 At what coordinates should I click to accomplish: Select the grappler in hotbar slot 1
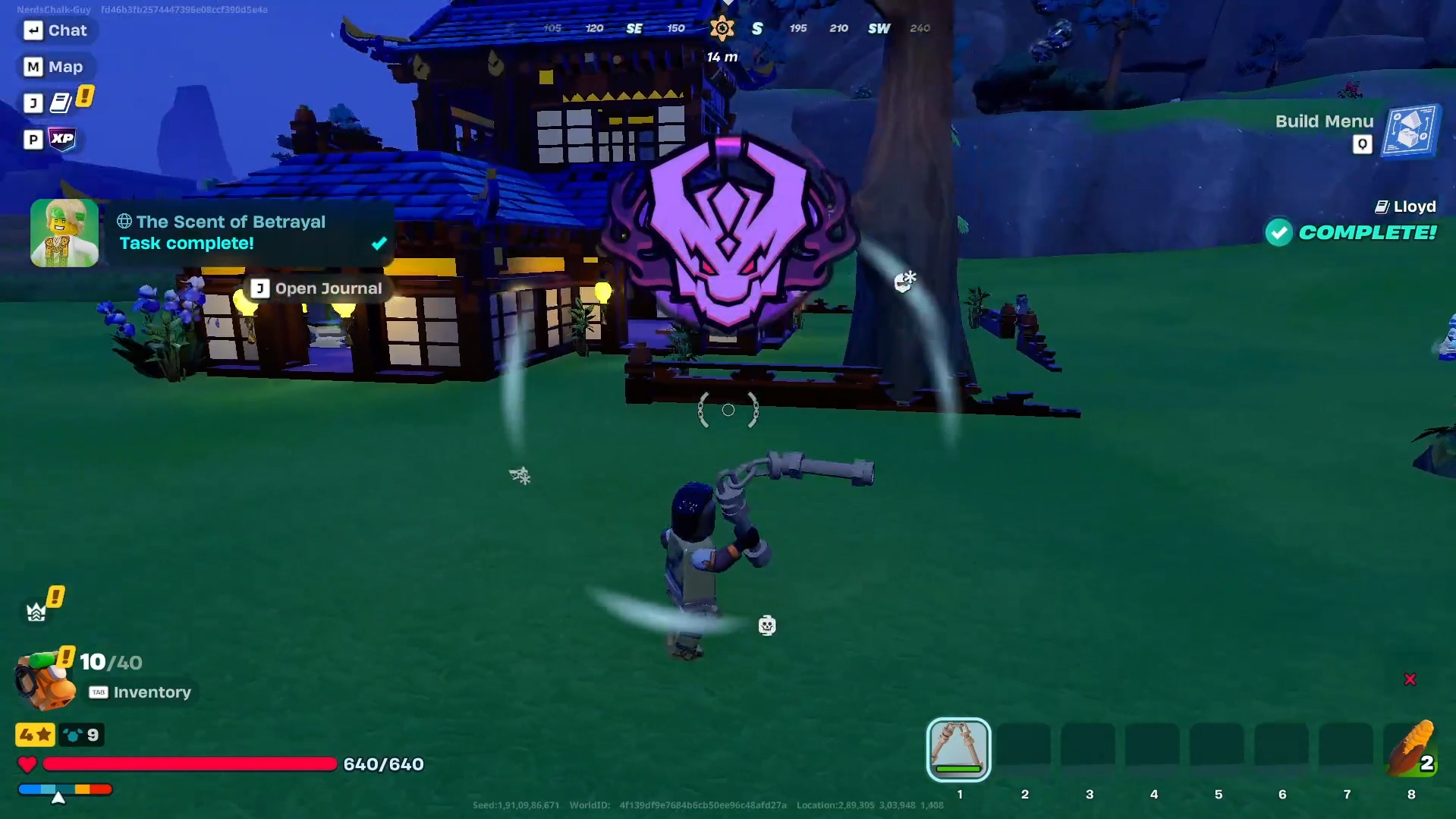pyautogui.click(x=958, y=748)
